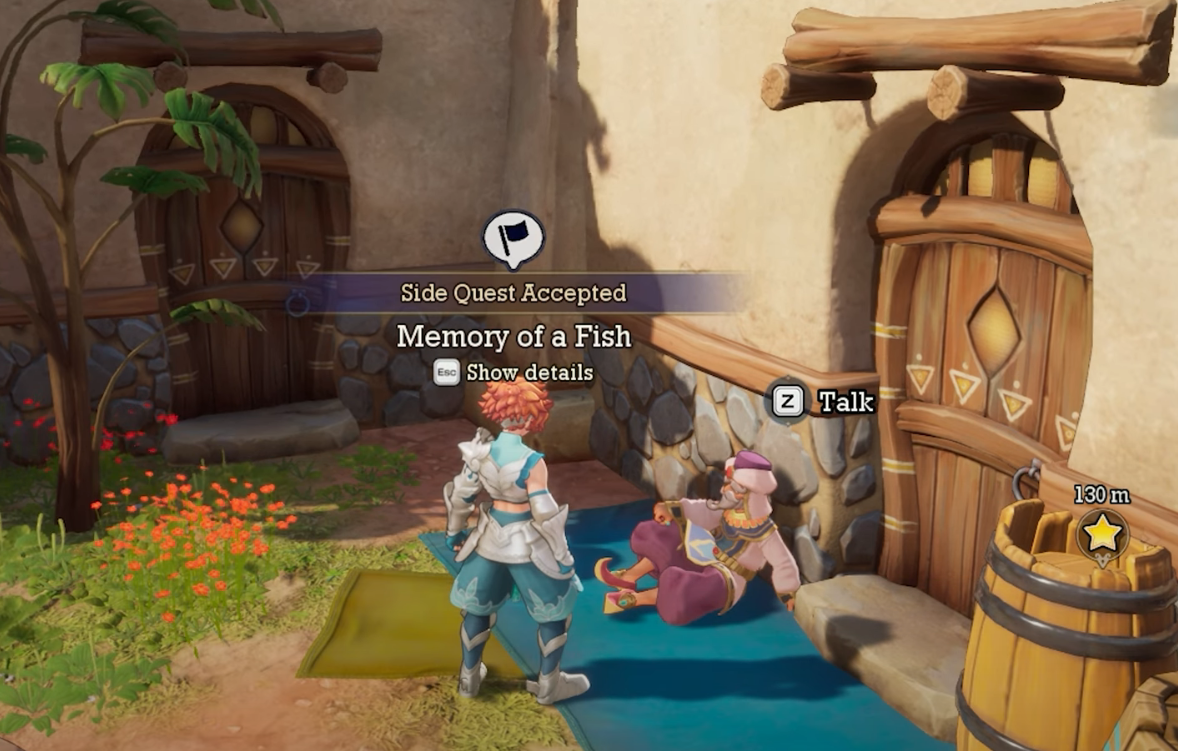The image size is (1178, 751).
Task: Select the Memory of a Fish quest title
Action: (x=514, y=336)
